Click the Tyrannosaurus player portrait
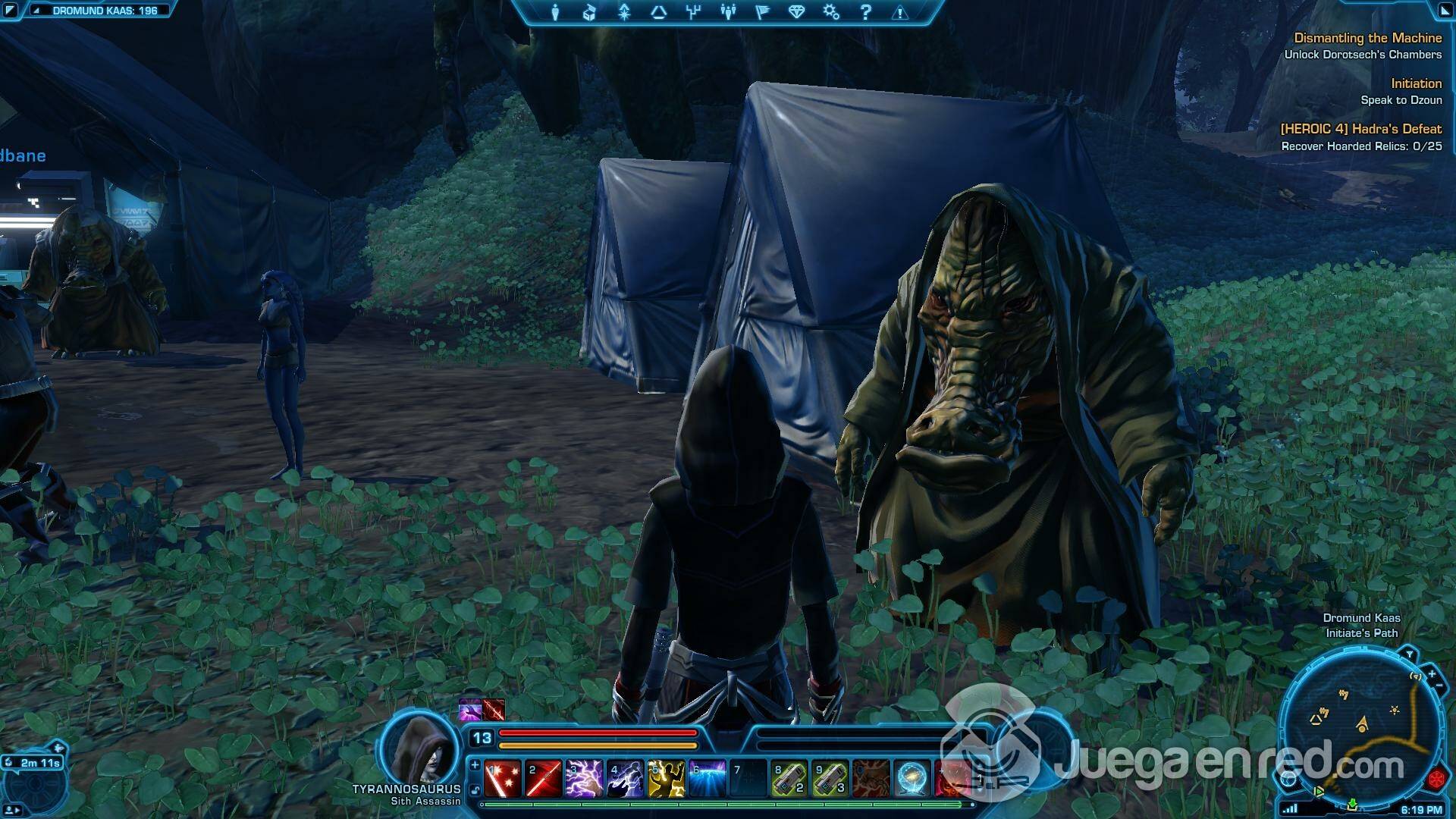1456x819 pixels. [419, 749]
